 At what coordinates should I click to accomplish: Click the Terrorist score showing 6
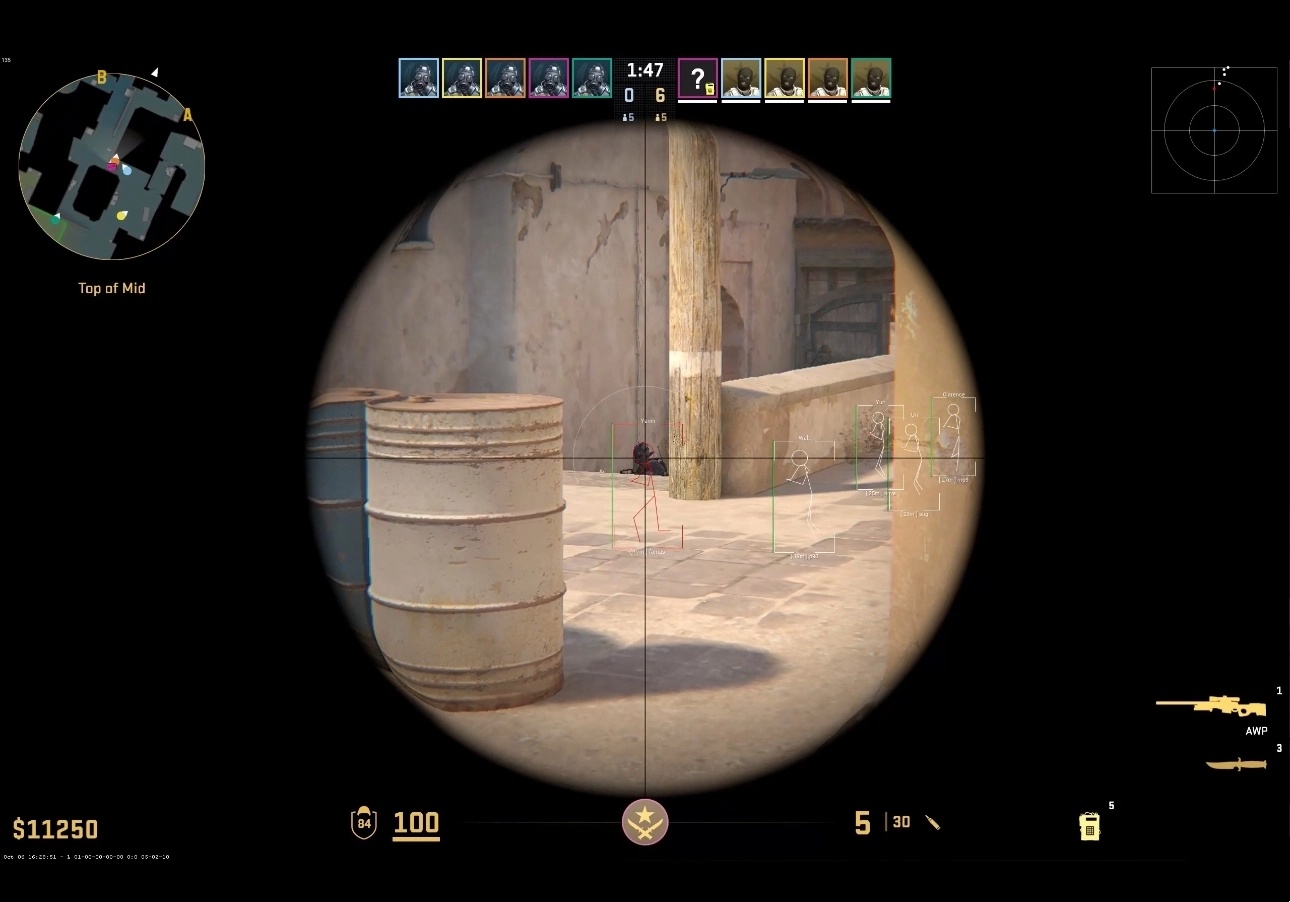pyautogui.click(x=659, y=96)
